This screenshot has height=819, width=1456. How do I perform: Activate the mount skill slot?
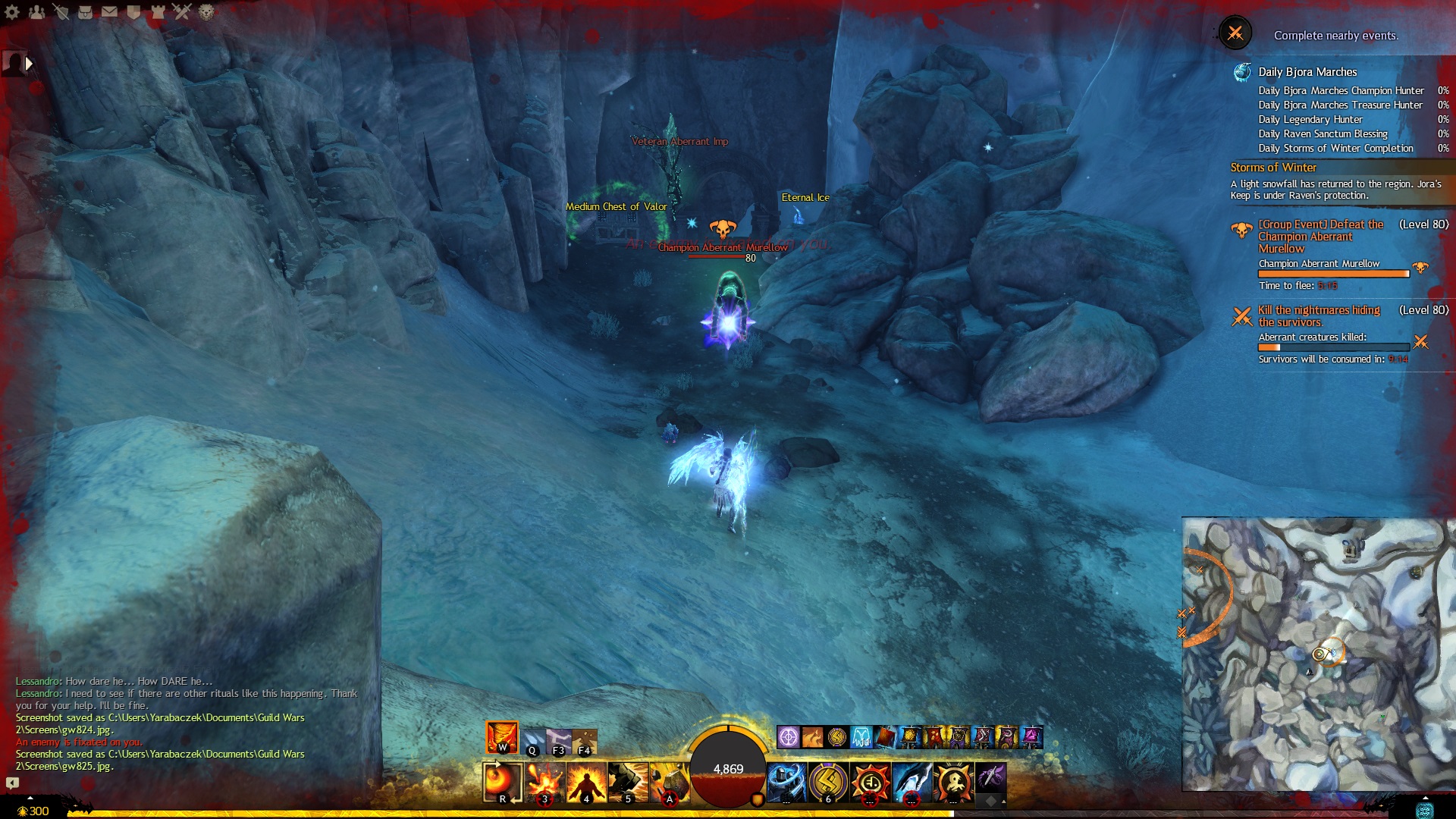coord(990,780)
